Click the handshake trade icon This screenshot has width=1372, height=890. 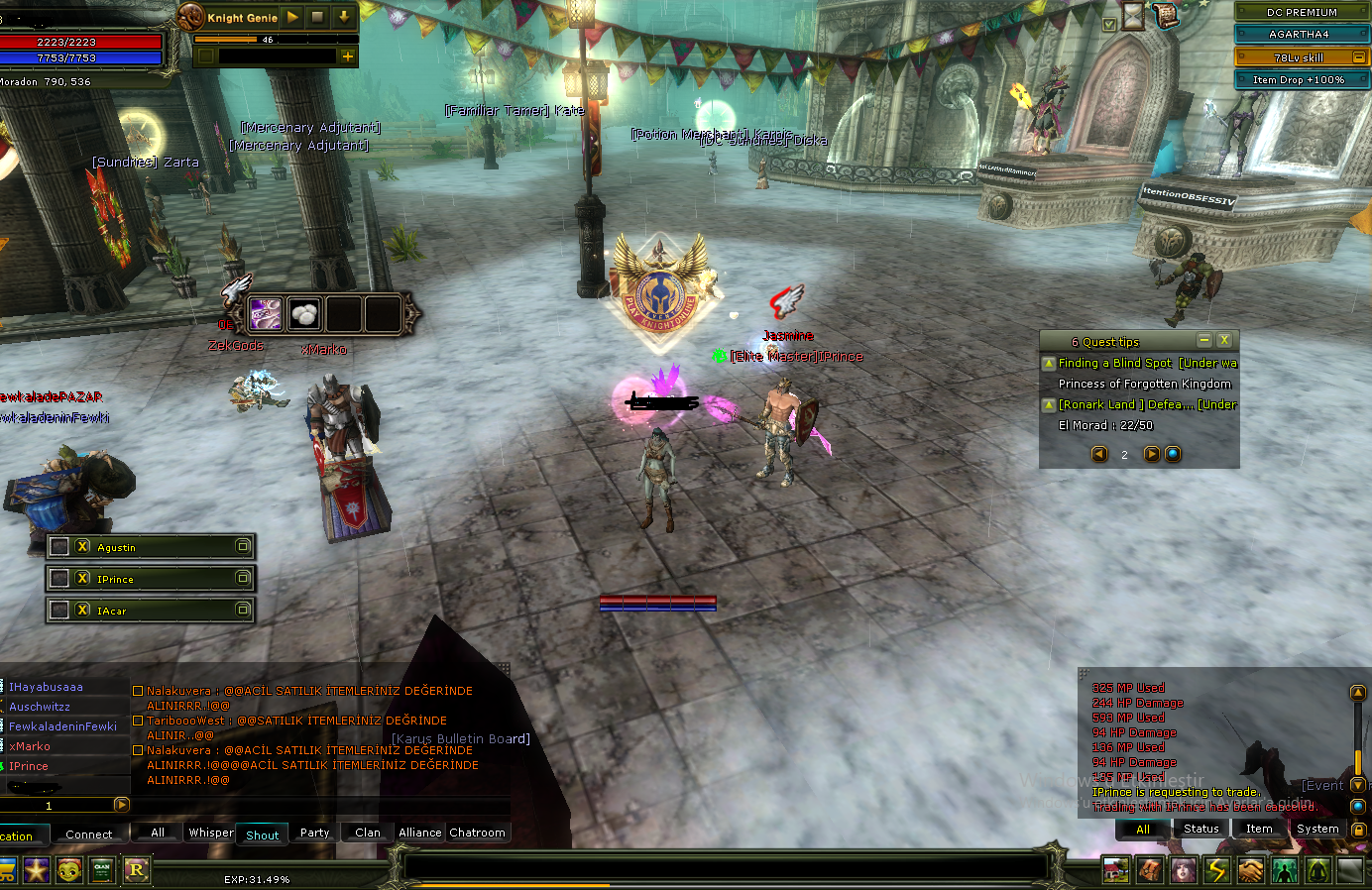tap(1249, 869)
